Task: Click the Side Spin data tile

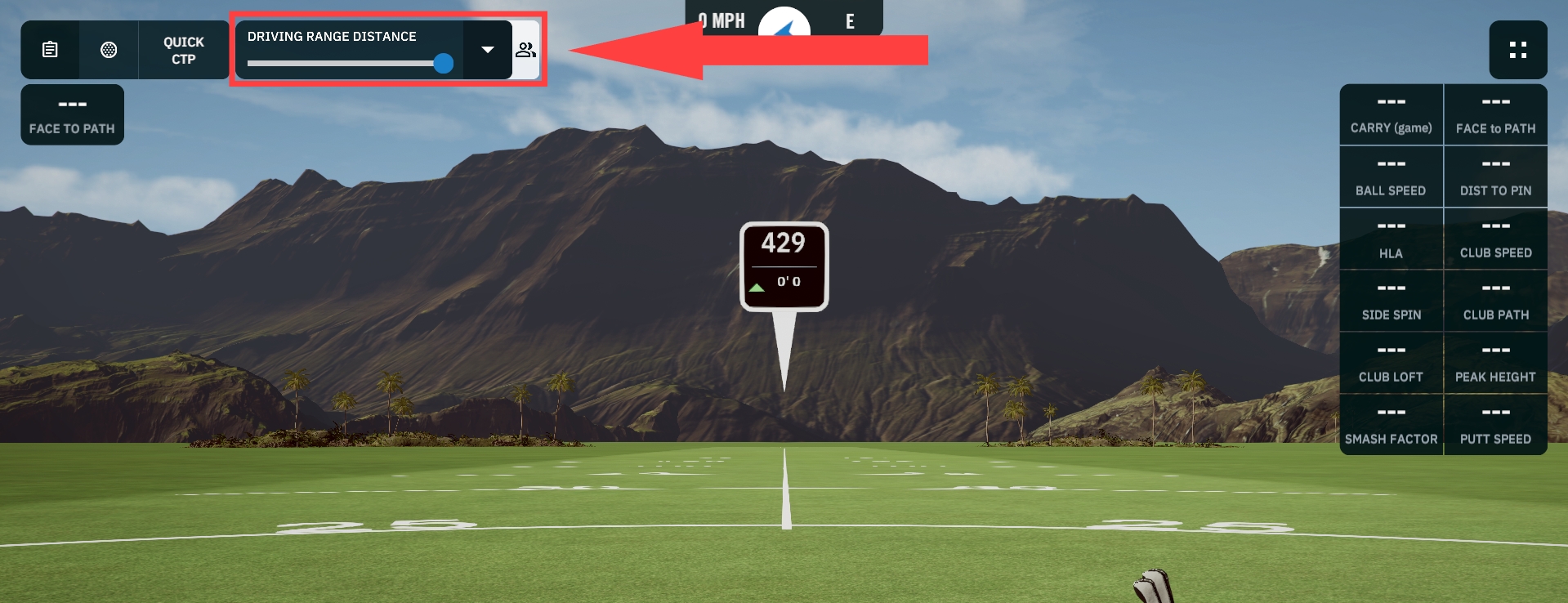Action: click(x=1391, y=301)
